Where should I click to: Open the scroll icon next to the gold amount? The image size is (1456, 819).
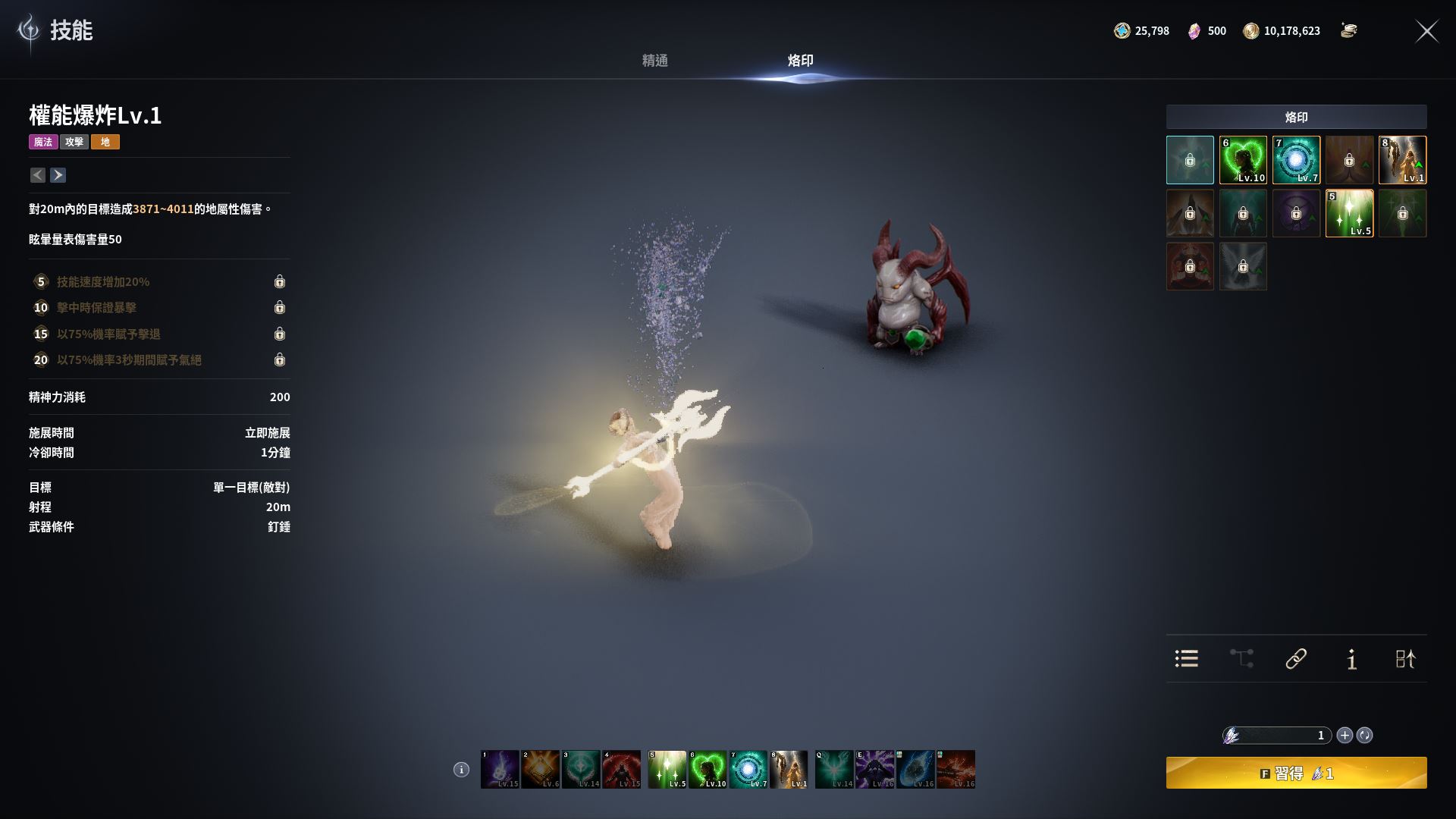1348,31
